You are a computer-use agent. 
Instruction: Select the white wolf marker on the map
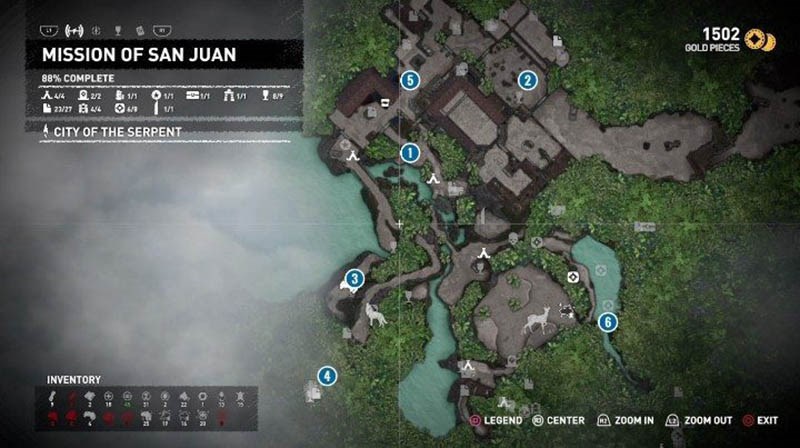[x=377, y=315]
